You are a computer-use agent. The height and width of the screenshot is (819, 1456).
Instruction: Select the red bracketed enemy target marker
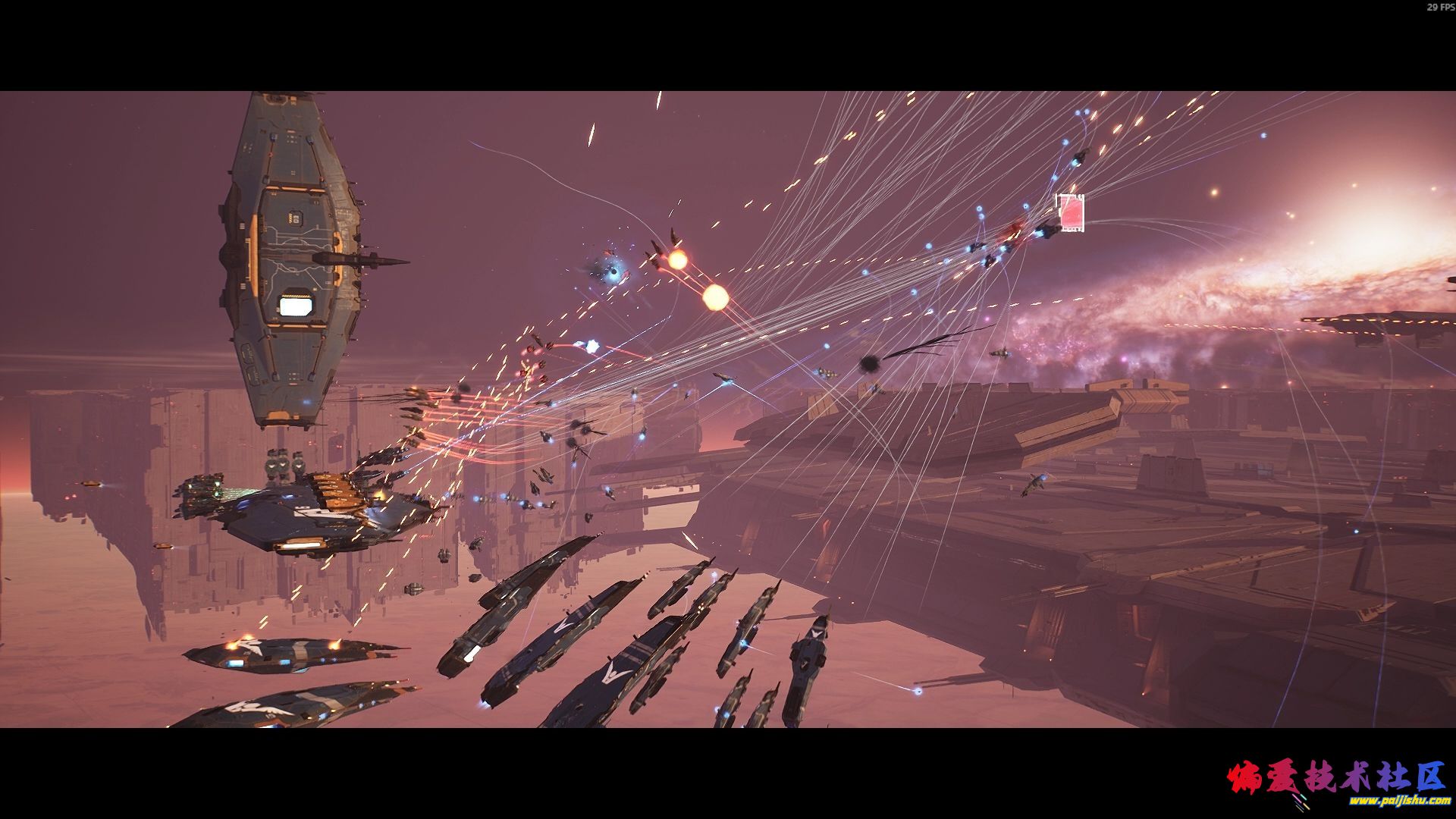pos(1070,212)
